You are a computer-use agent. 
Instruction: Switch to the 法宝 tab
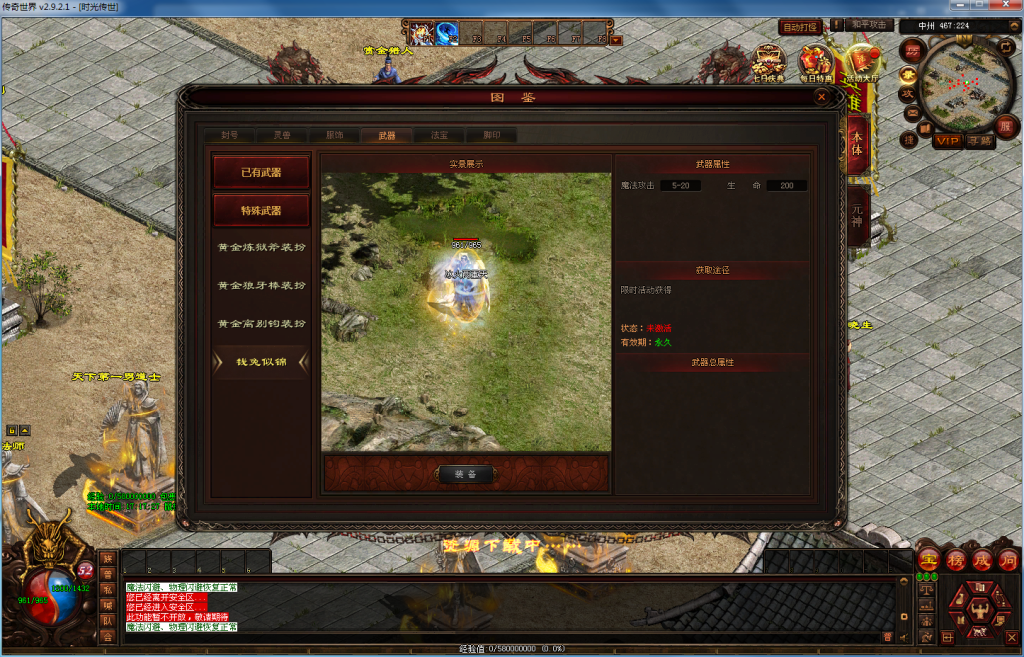[x=439, y=135]
